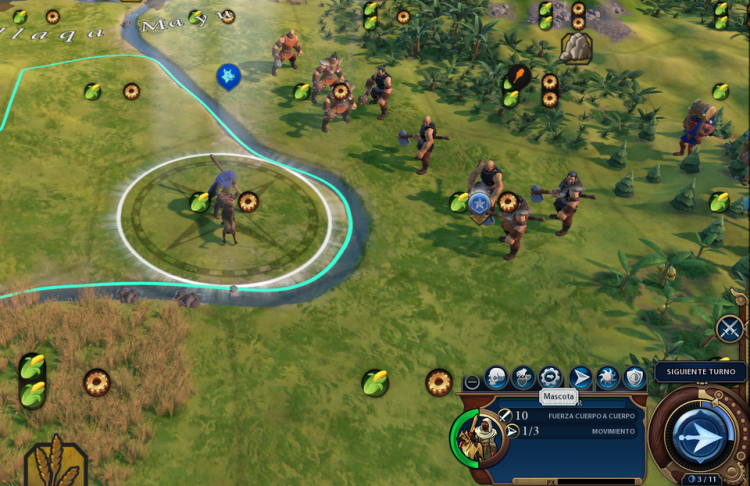Viewport: 750px width, 486px height.
Task: Select the barbarian unit's shield flag icon
Action: (x=480, y=205)
